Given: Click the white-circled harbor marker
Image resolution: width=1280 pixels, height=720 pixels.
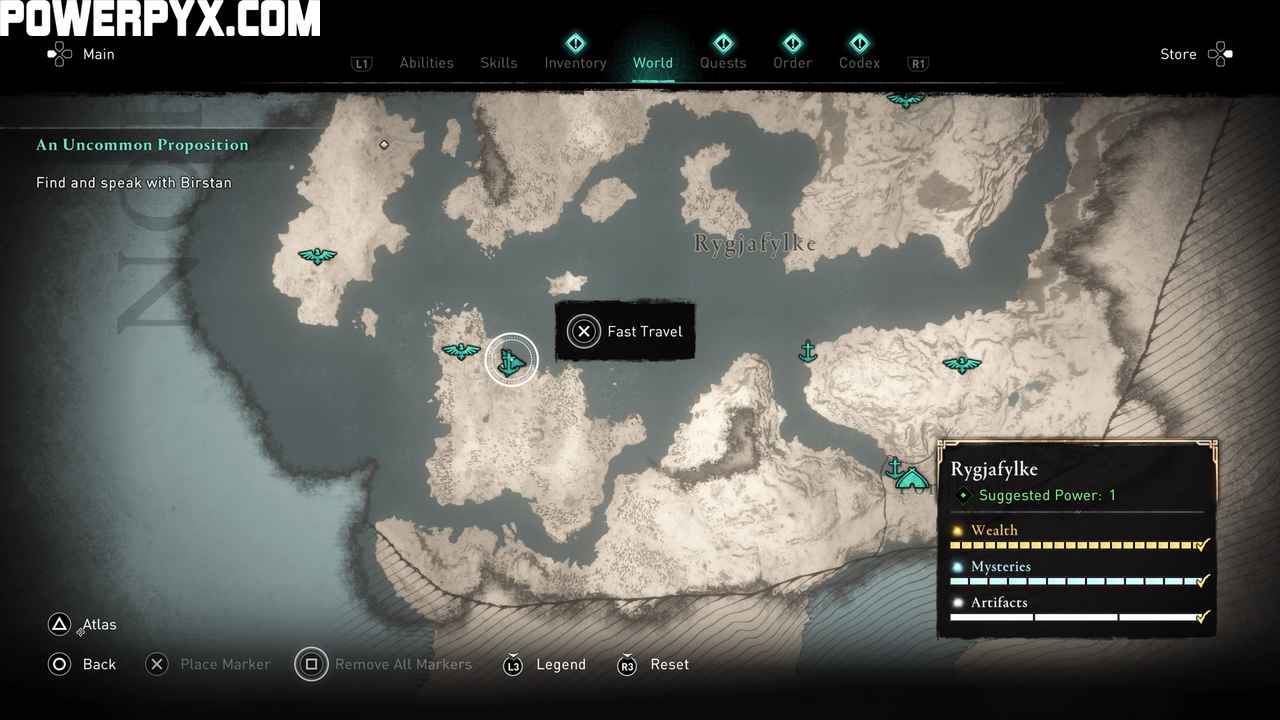Looking at the screenshot, I should coord(511,360).
